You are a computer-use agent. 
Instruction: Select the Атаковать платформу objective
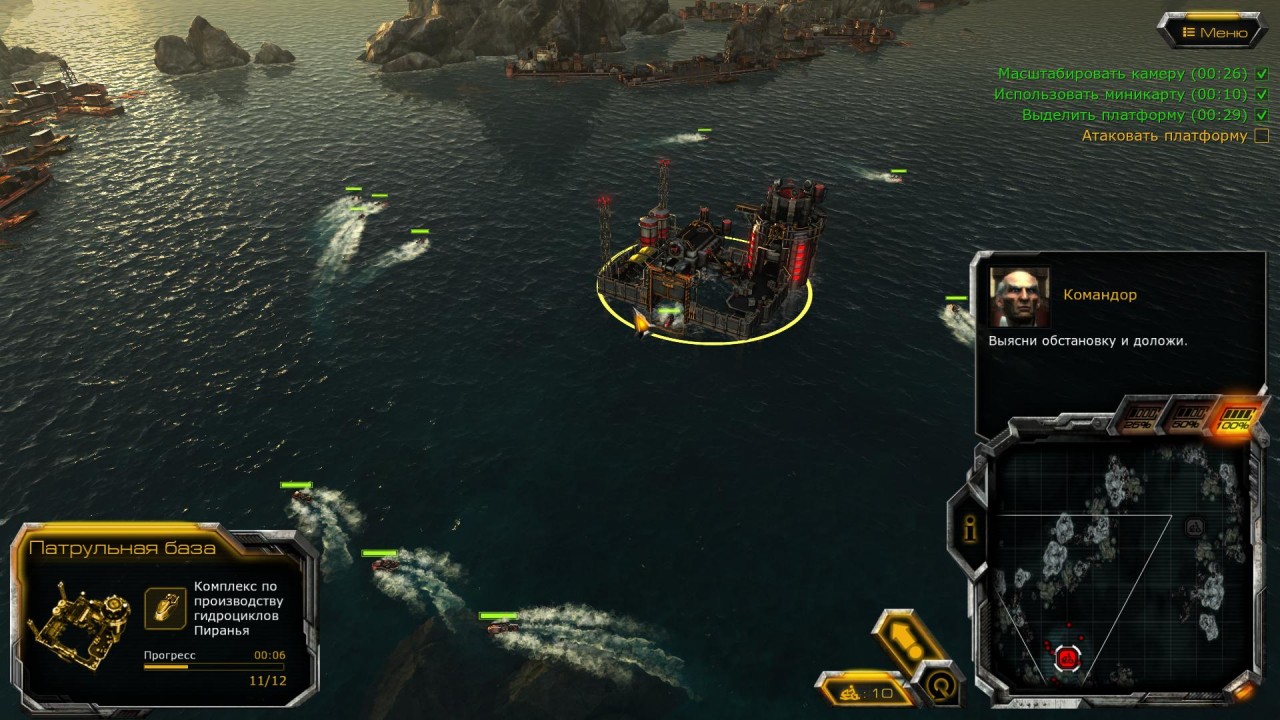(1164, 136)
